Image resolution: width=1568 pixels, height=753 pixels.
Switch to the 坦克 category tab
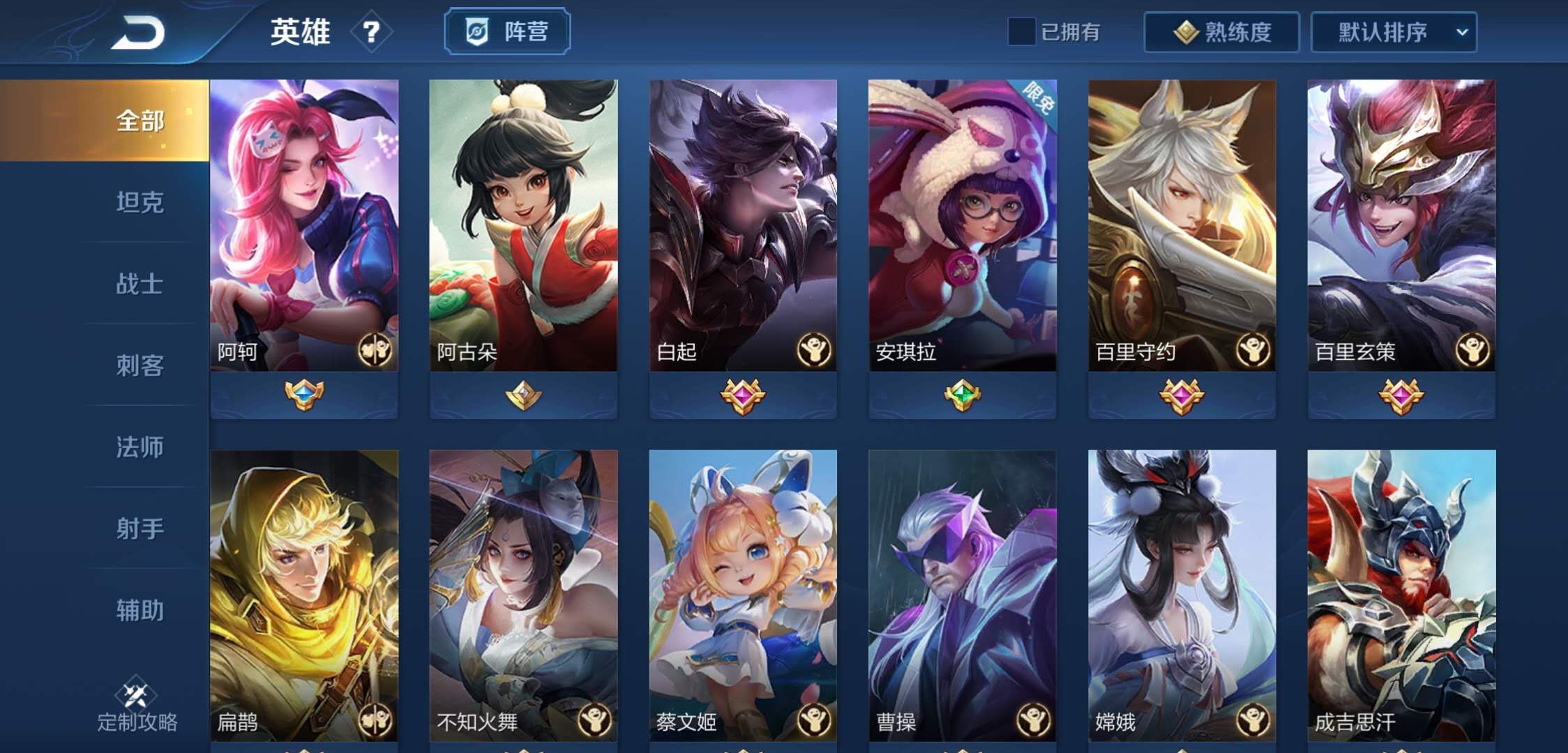click(140, 203)
